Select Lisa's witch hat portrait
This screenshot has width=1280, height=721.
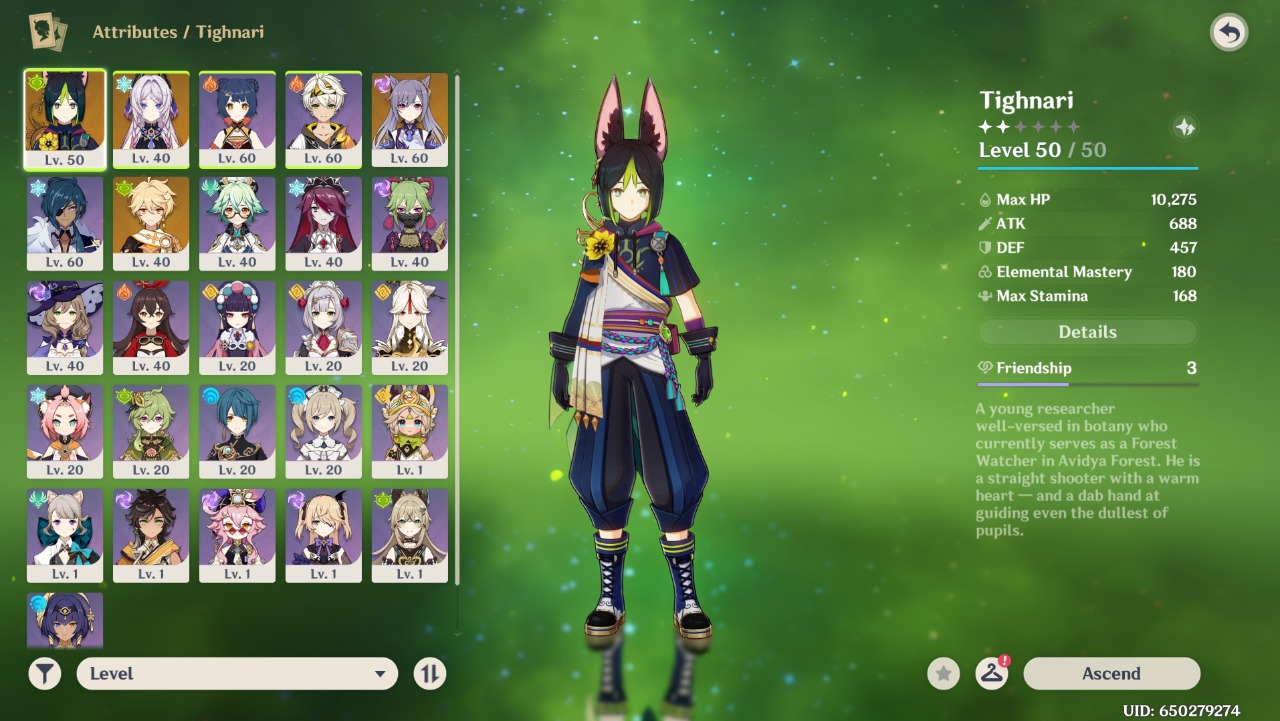[x=65, y=326]
